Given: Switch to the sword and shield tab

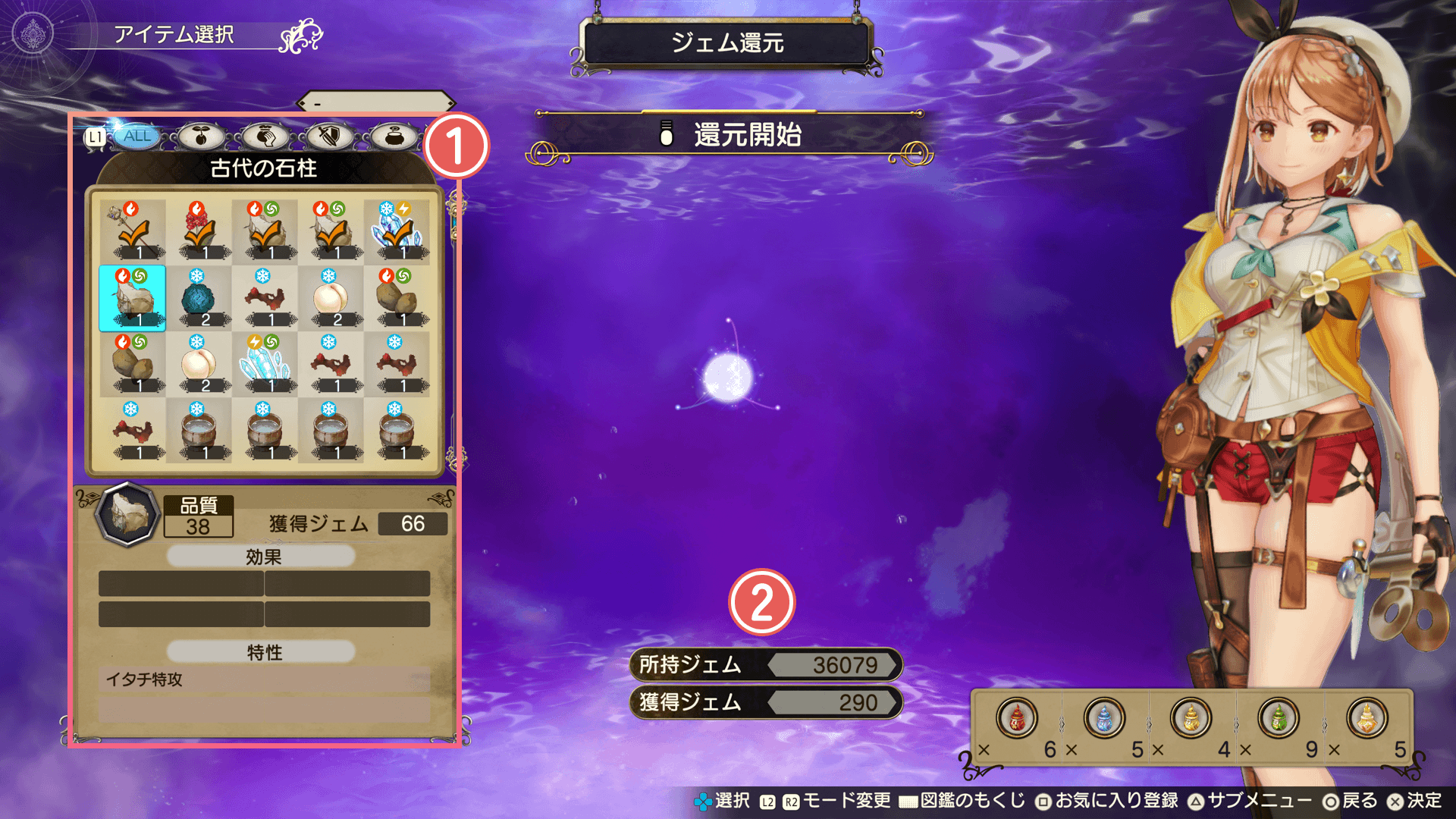Looking at the screenshot, I should tap(329, 136).
